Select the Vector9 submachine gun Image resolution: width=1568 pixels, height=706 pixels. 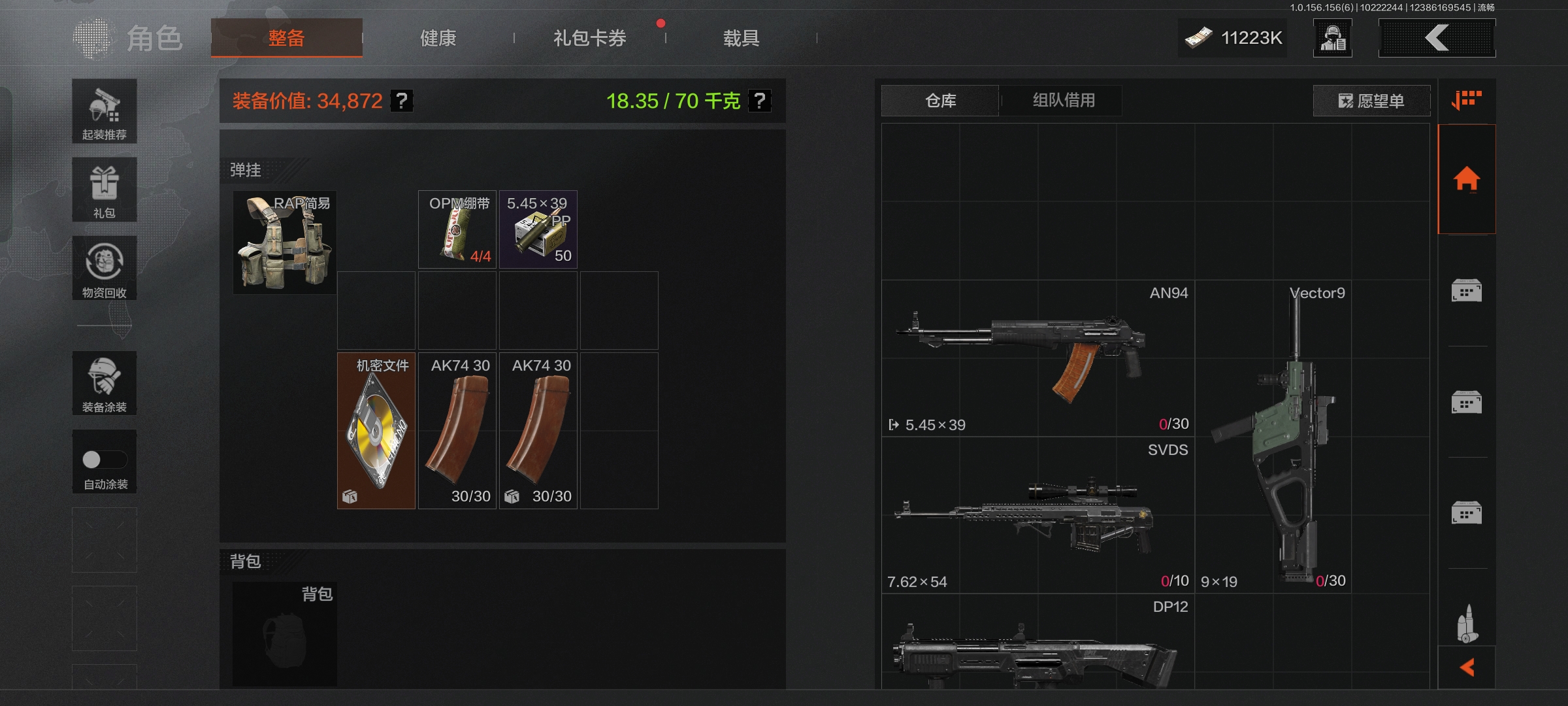coord(1273,437)
